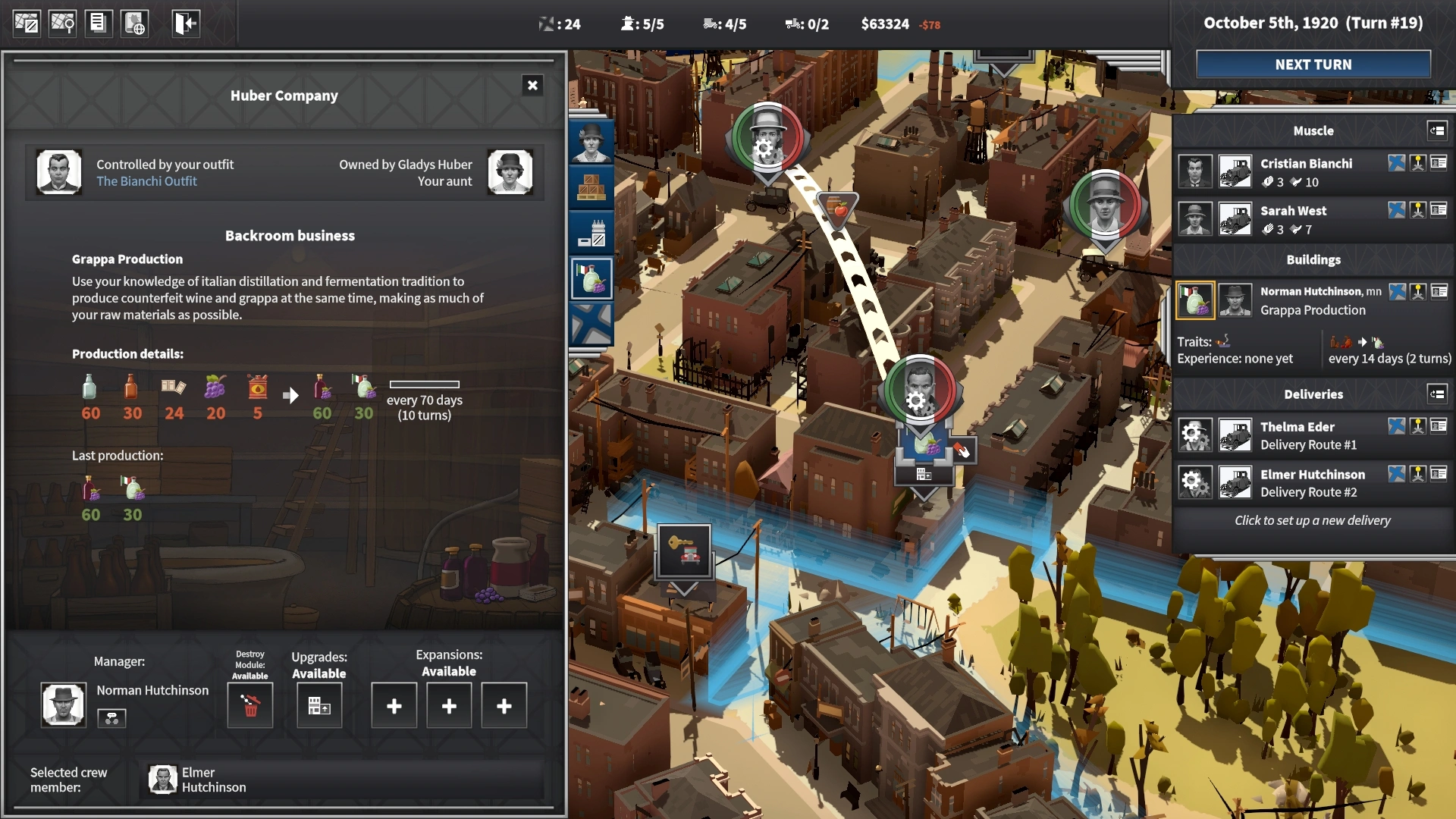Image resolution: width=1456 pixels, height=819 pixels.
Task: Collapse the Muscle section list
Action: [1437, 130]
